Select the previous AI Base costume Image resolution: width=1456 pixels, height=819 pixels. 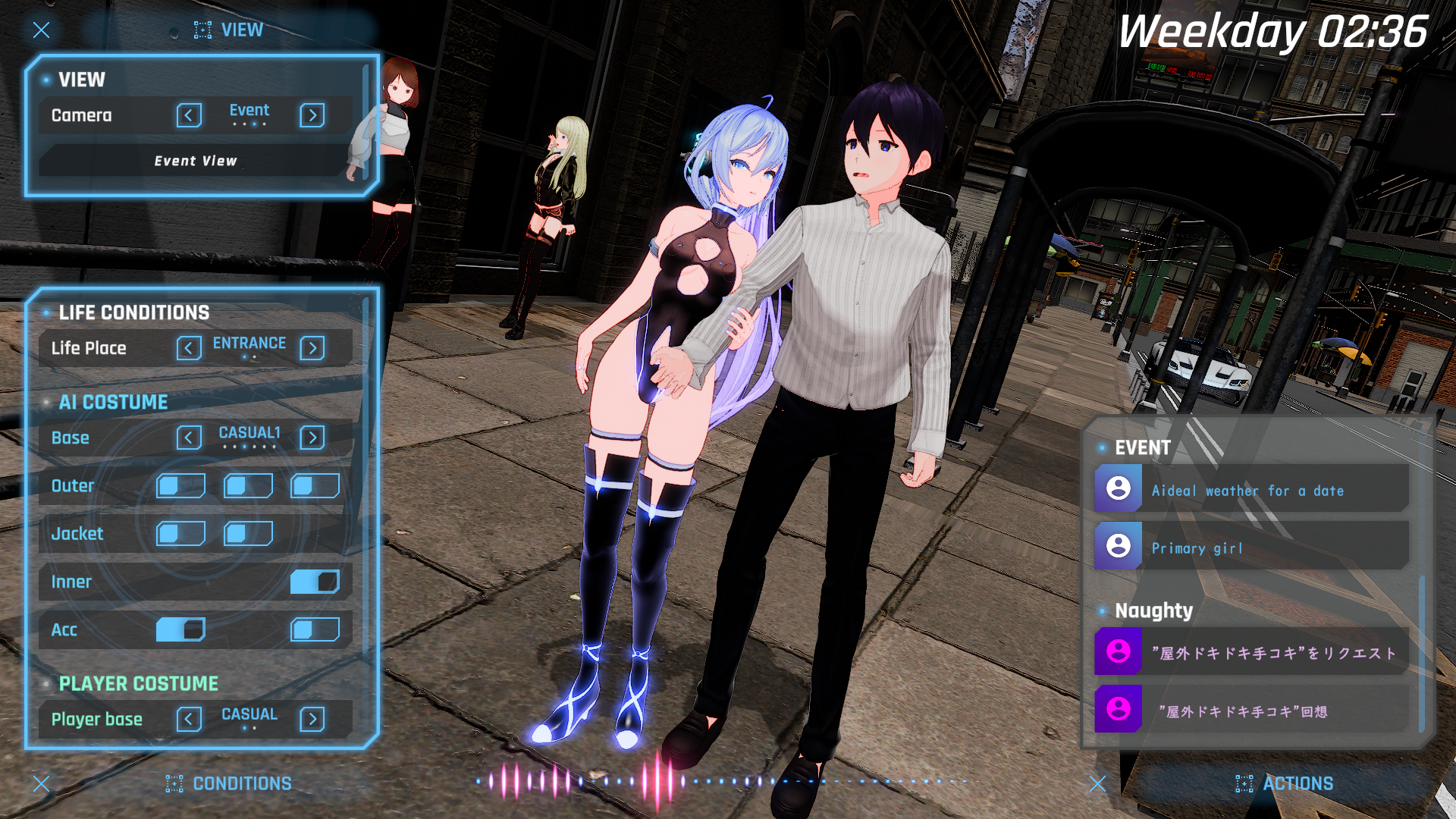coord(189,438)
